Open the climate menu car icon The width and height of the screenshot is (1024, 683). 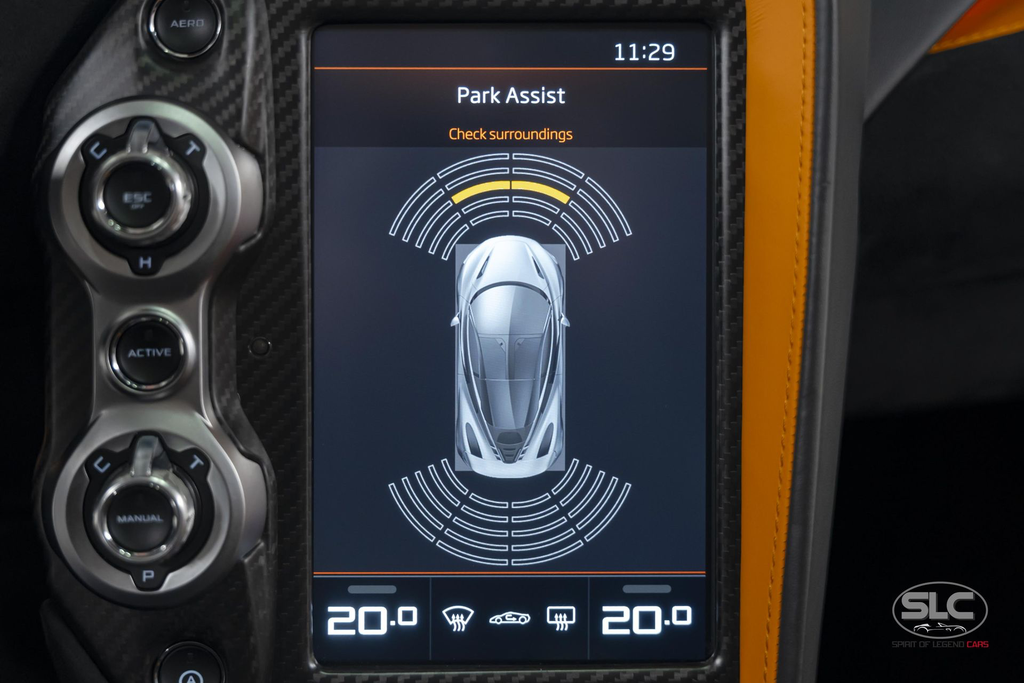(x=509, y=618)
